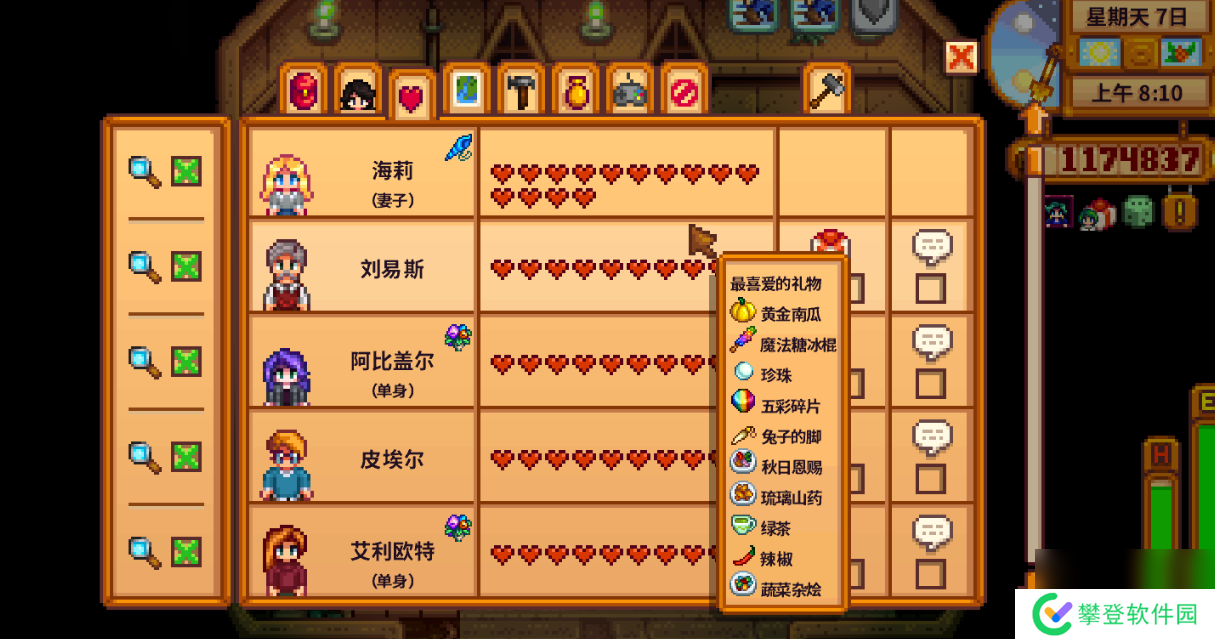Open 阿比盖尔's relationship entry
The image size is (1215, 639).
tap(362, 362)
